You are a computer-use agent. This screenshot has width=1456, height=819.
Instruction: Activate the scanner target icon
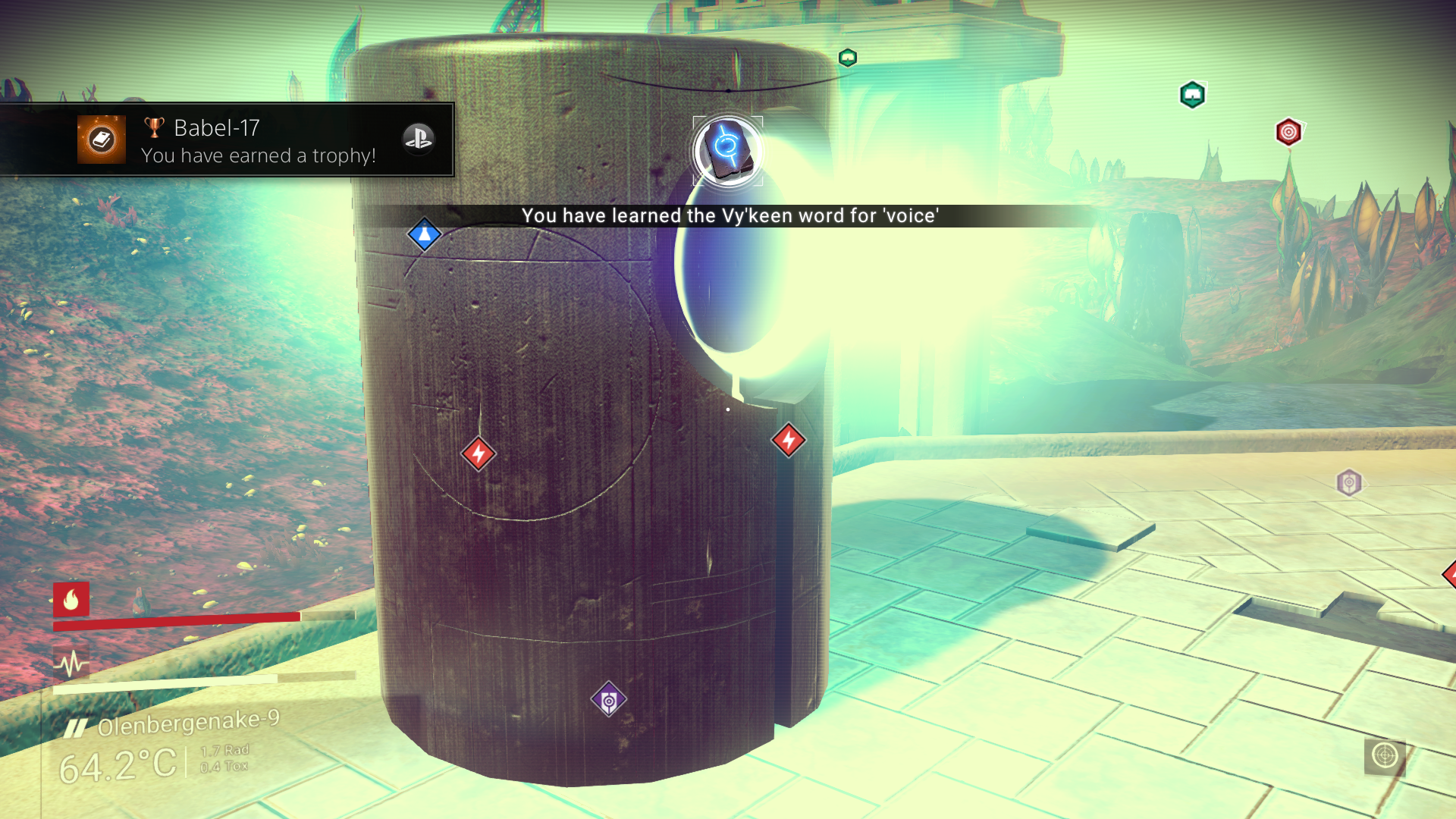[1385, 756]
